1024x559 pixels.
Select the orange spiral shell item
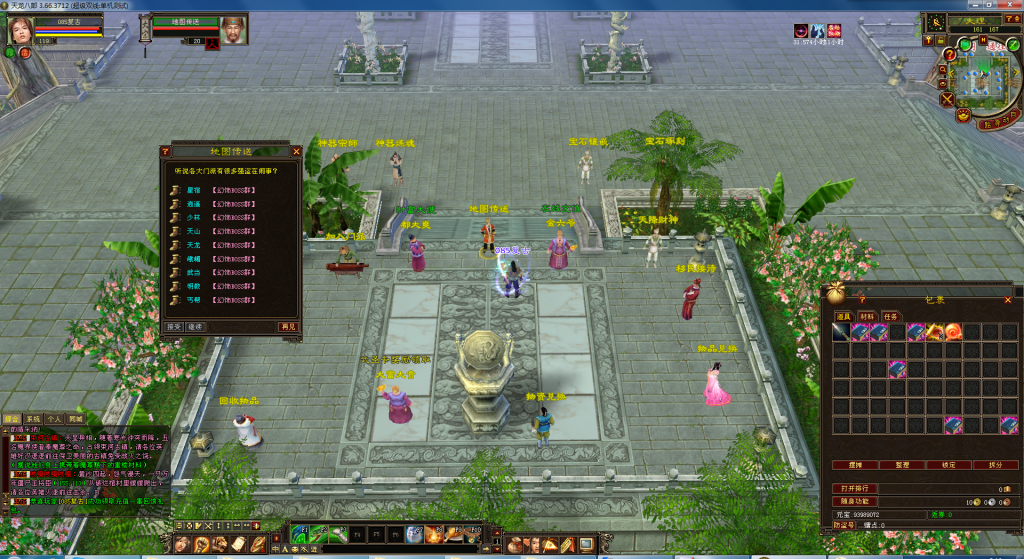(x=953, y=332)
